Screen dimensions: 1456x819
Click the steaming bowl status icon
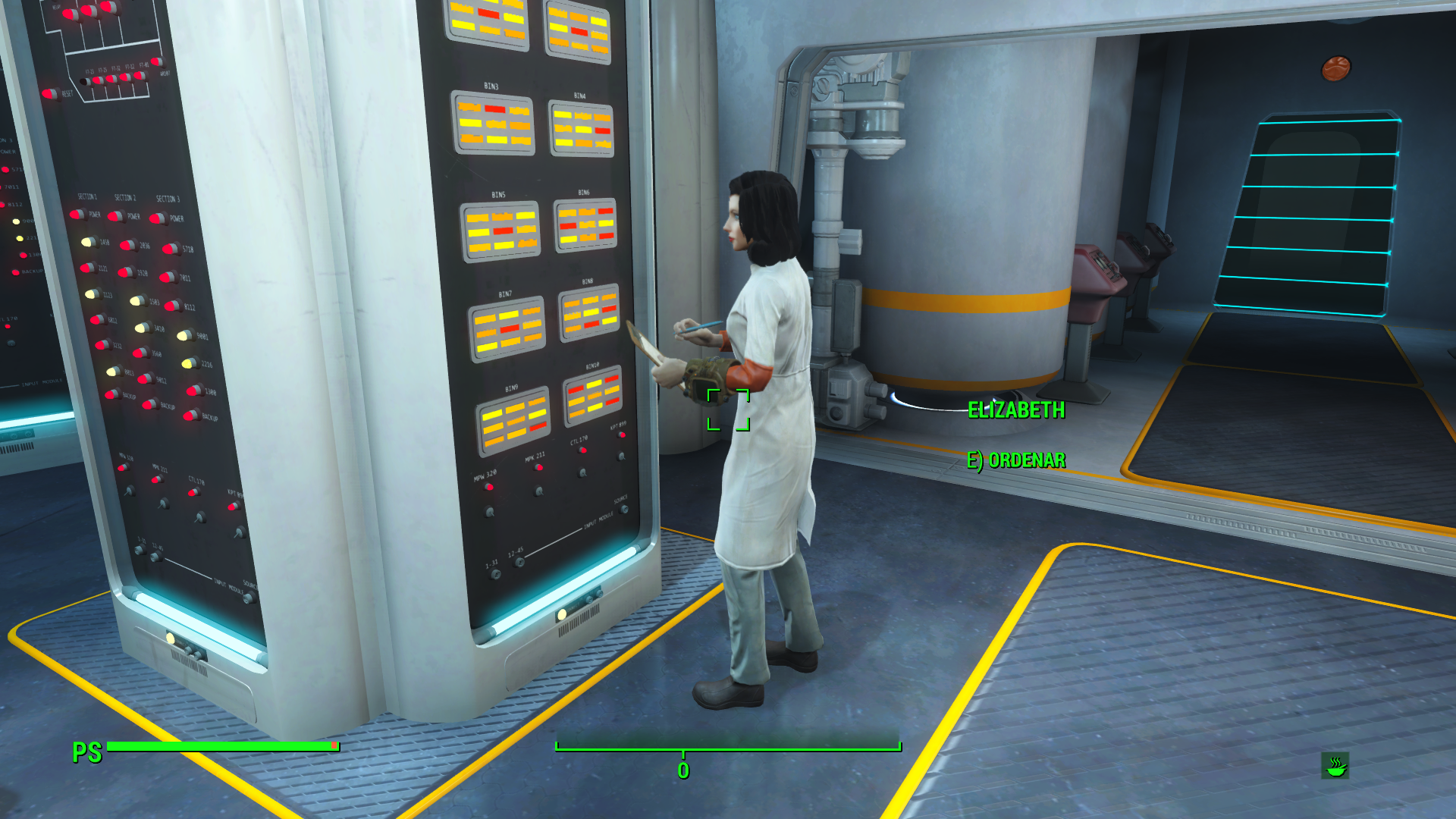pyautogui.click(x=1335, y=766)
